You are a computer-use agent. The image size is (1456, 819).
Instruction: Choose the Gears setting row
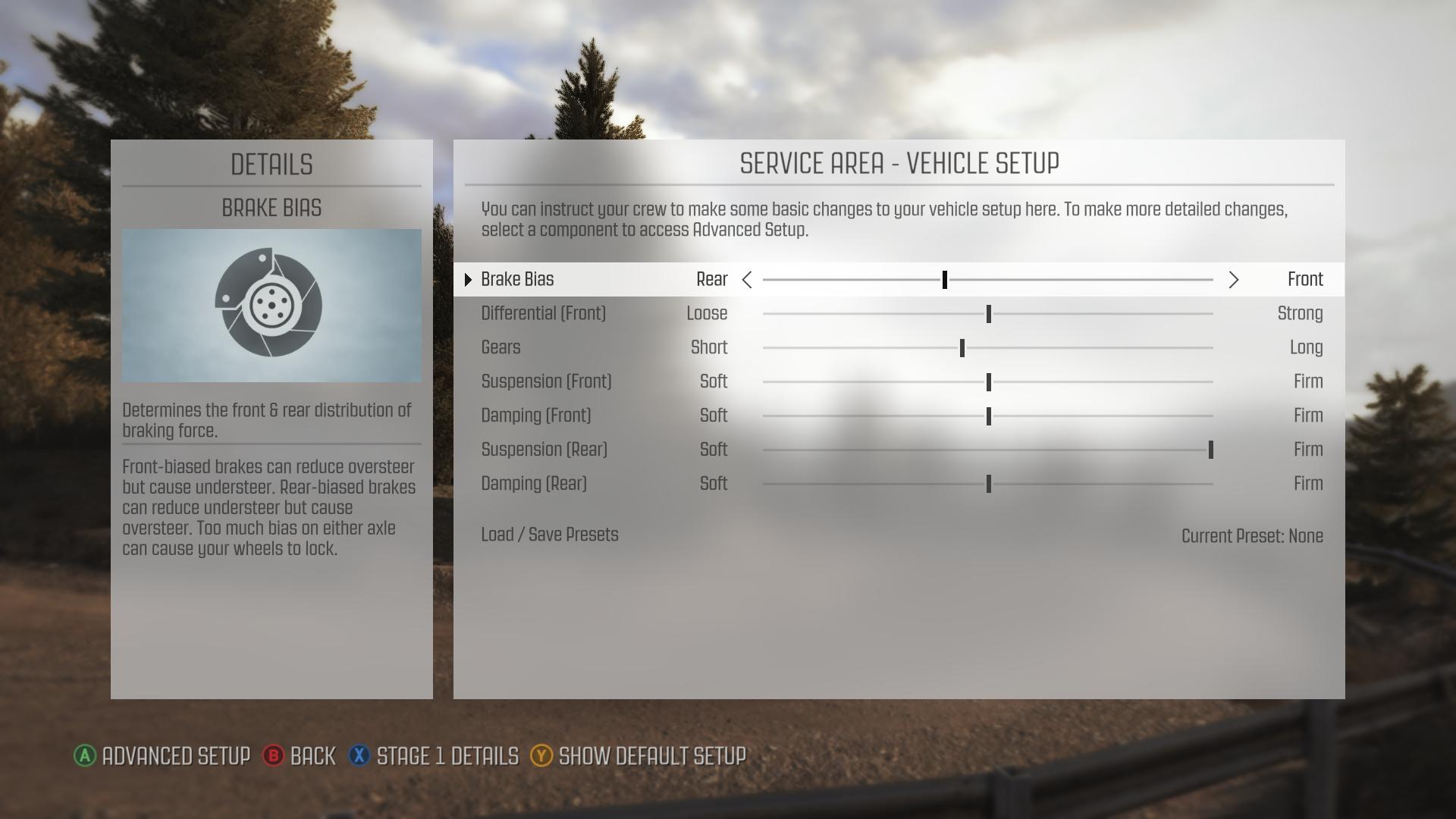[500, 348]
